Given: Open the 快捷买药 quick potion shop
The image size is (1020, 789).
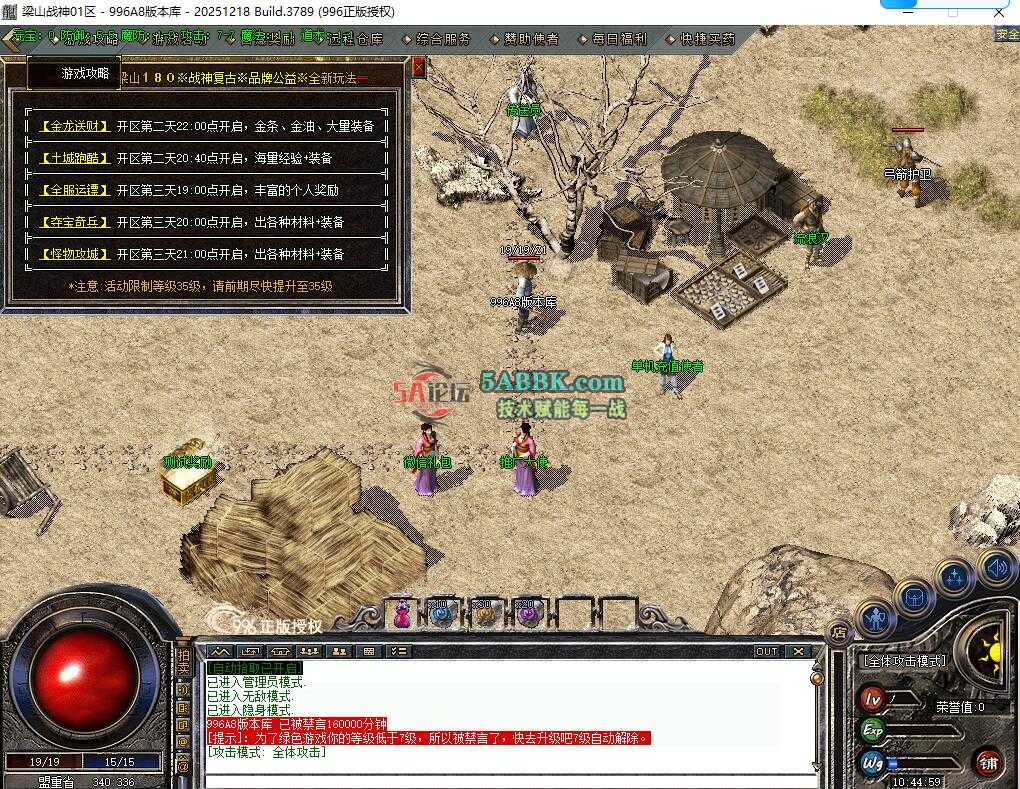Looking at the screenshot, I should click(x=700, y=40).
